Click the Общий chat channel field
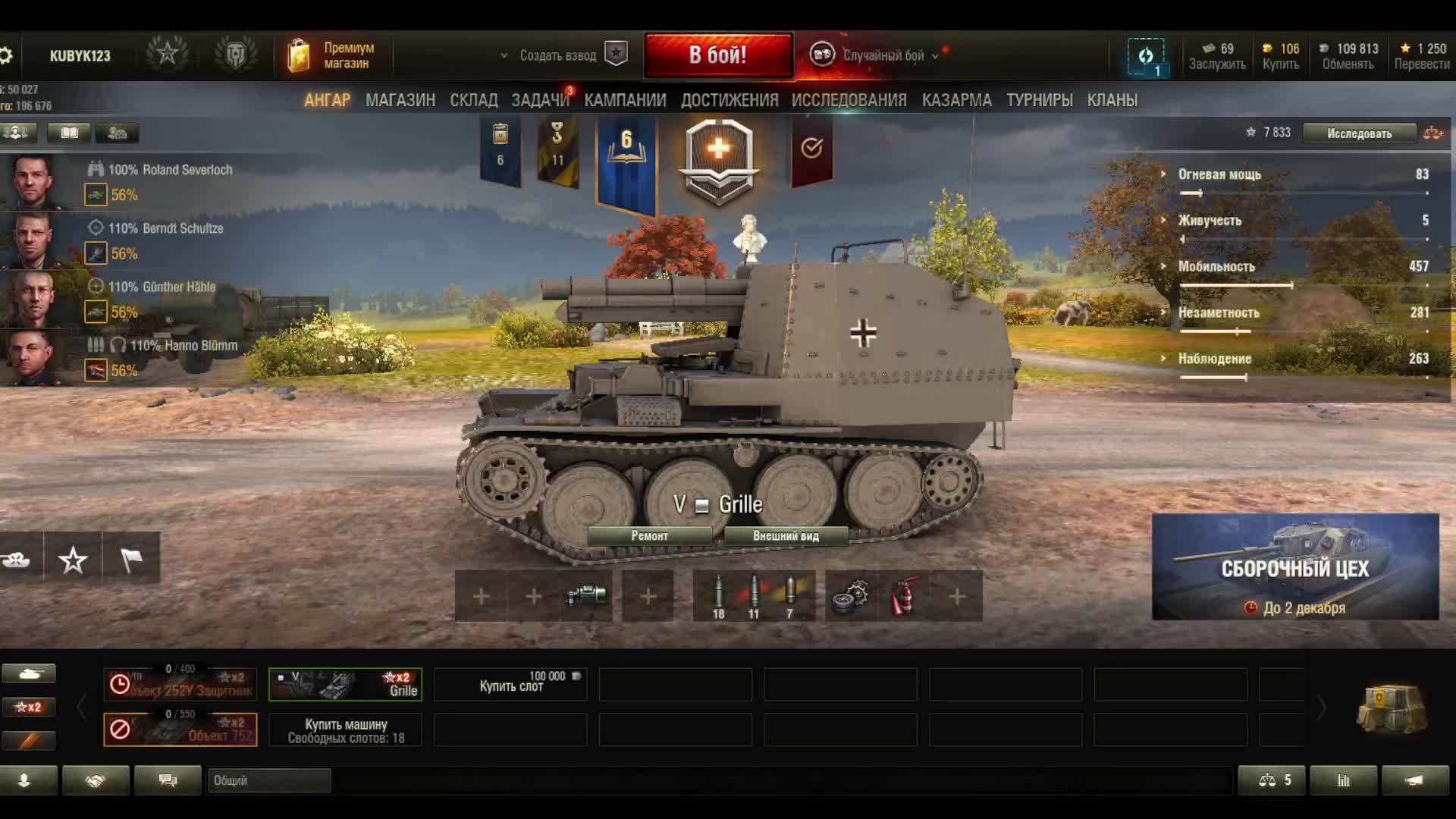 pyautogui.click(x=268, y=780)
